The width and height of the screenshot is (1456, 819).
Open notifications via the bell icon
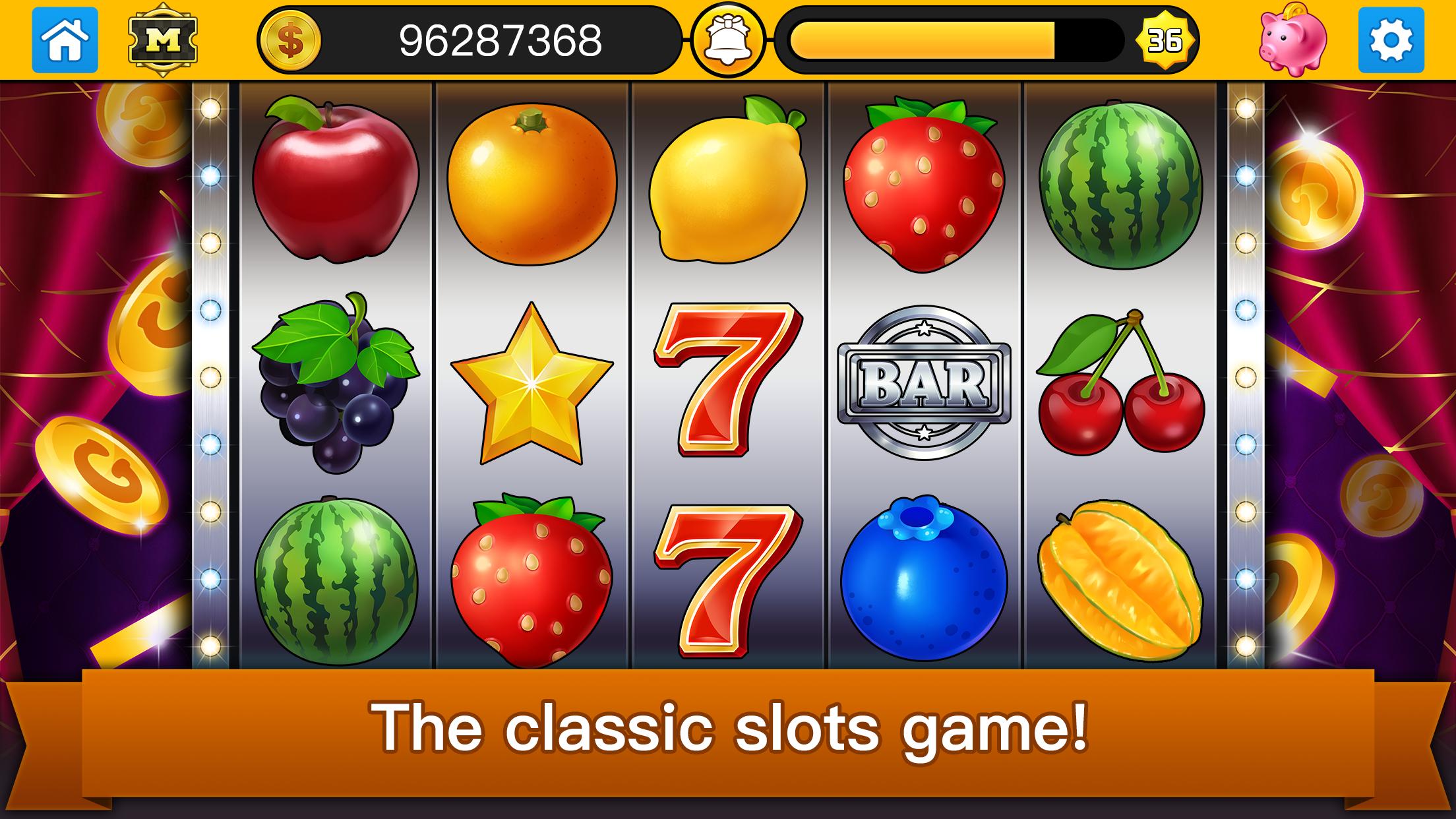727,40
